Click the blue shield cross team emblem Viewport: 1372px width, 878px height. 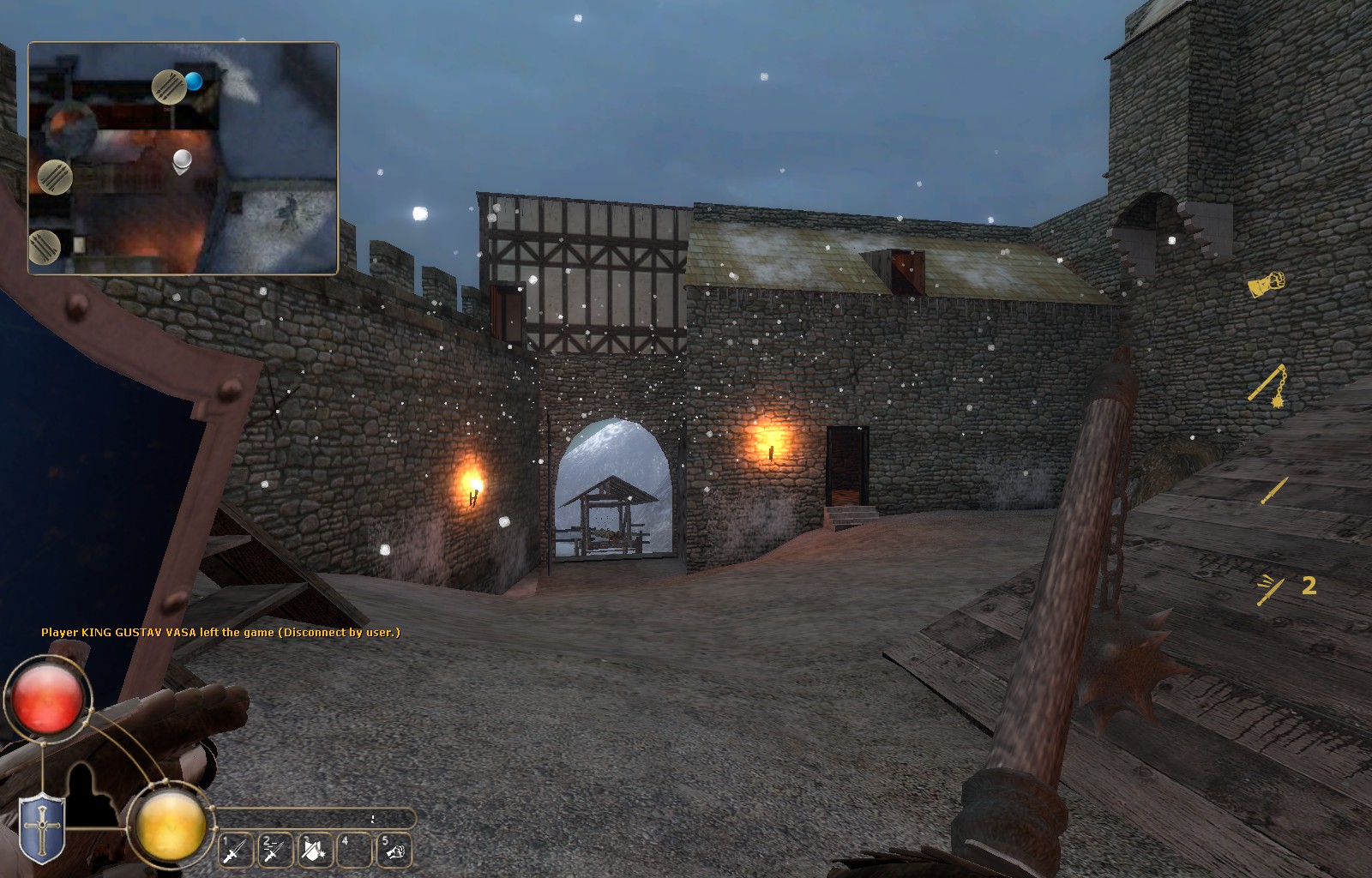point(40,828)
